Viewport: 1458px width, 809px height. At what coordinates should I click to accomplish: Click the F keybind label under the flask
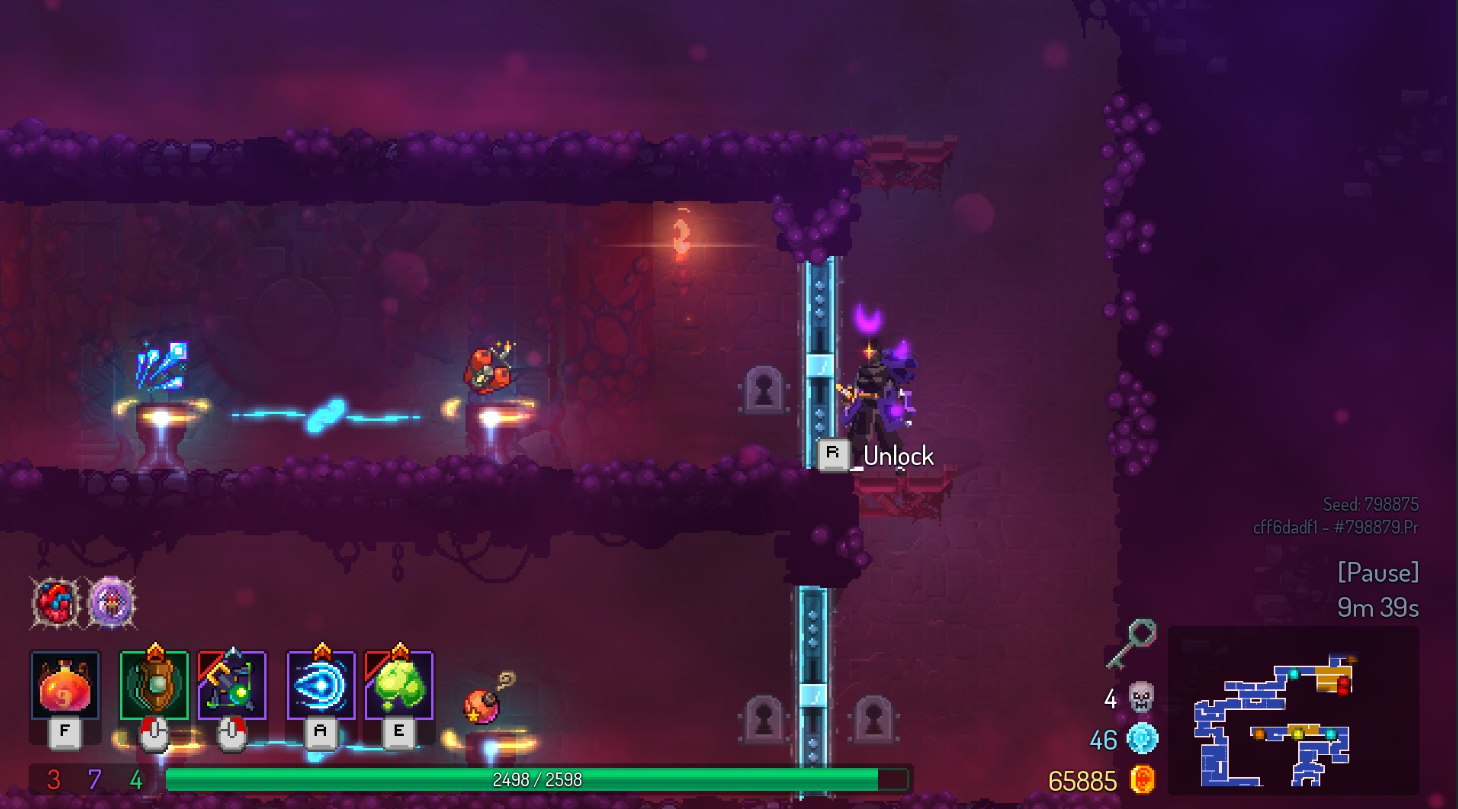tap(63, 732)
